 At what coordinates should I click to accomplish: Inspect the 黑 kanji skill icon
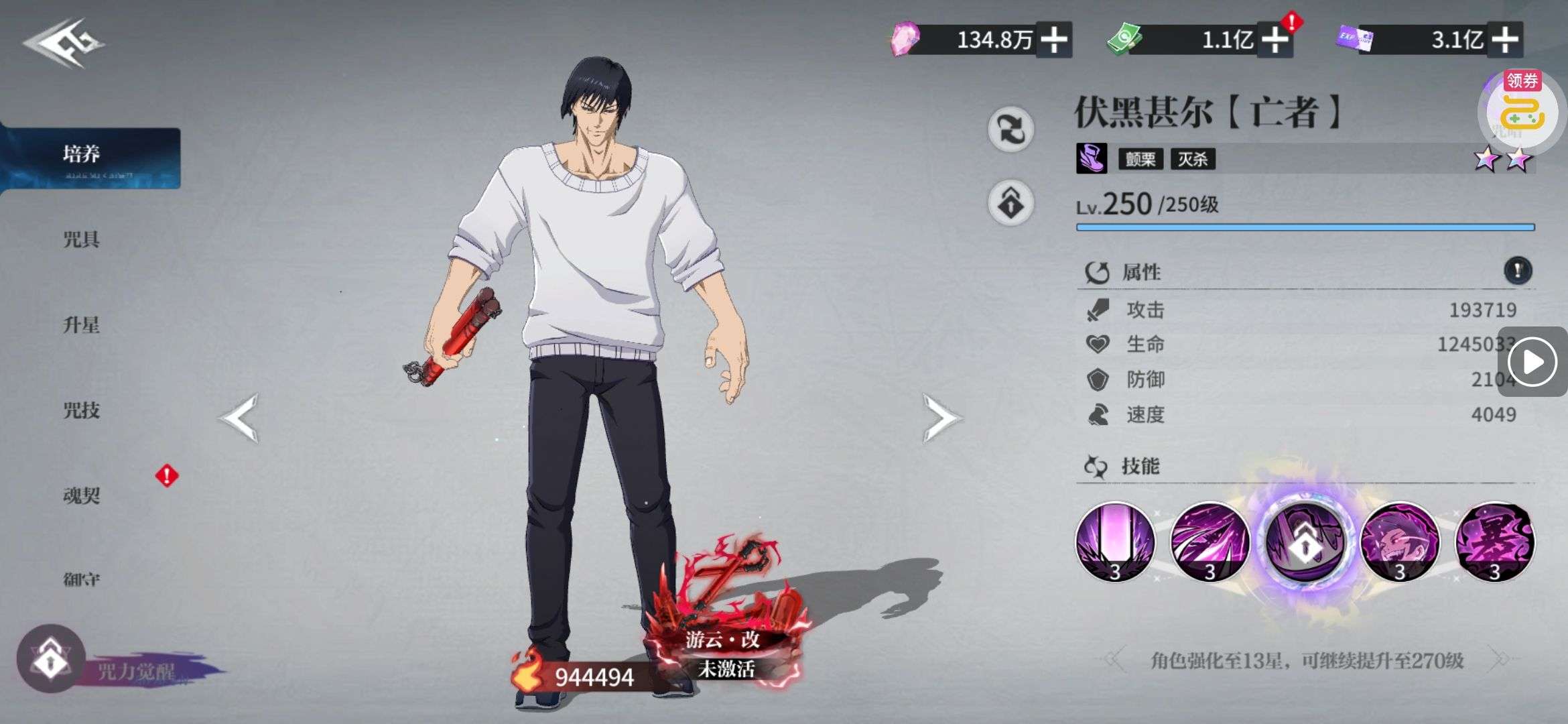[1495, 542]
